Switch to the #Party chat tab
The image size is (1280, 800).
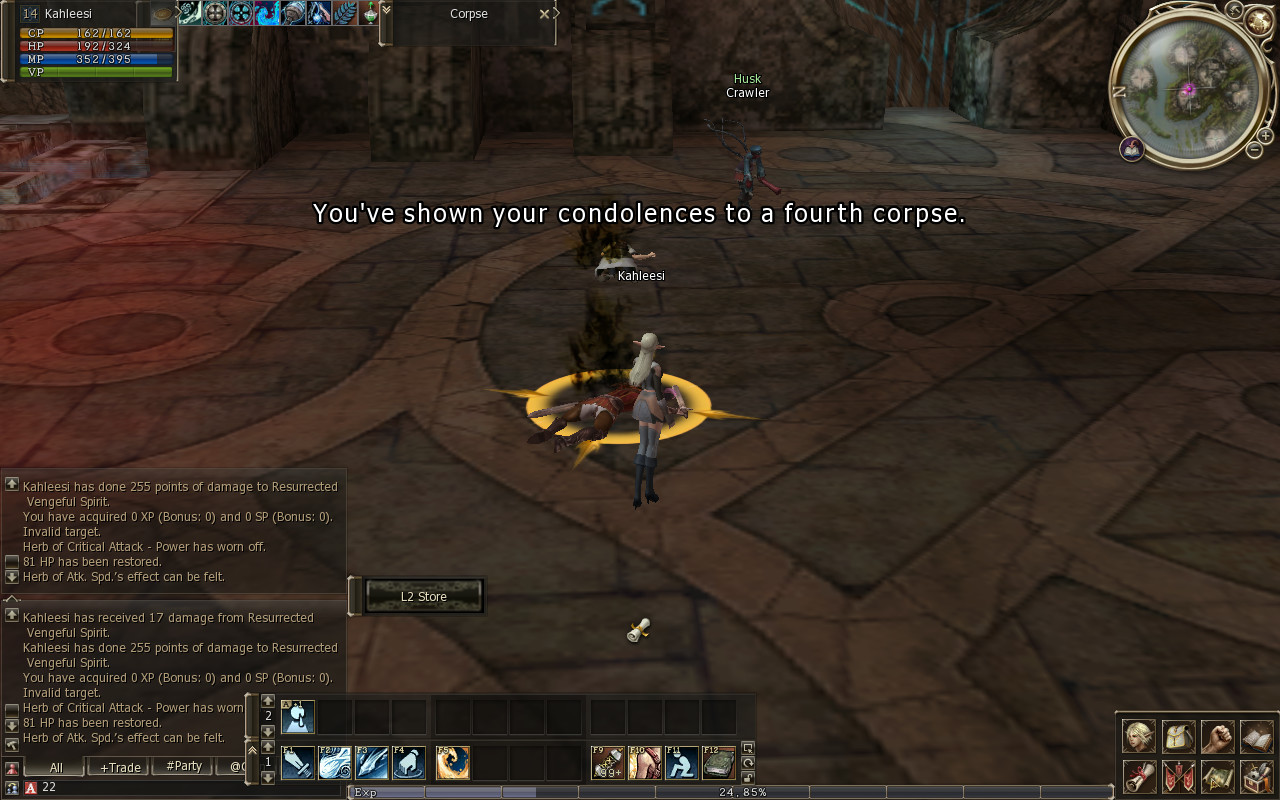(184, 767)
